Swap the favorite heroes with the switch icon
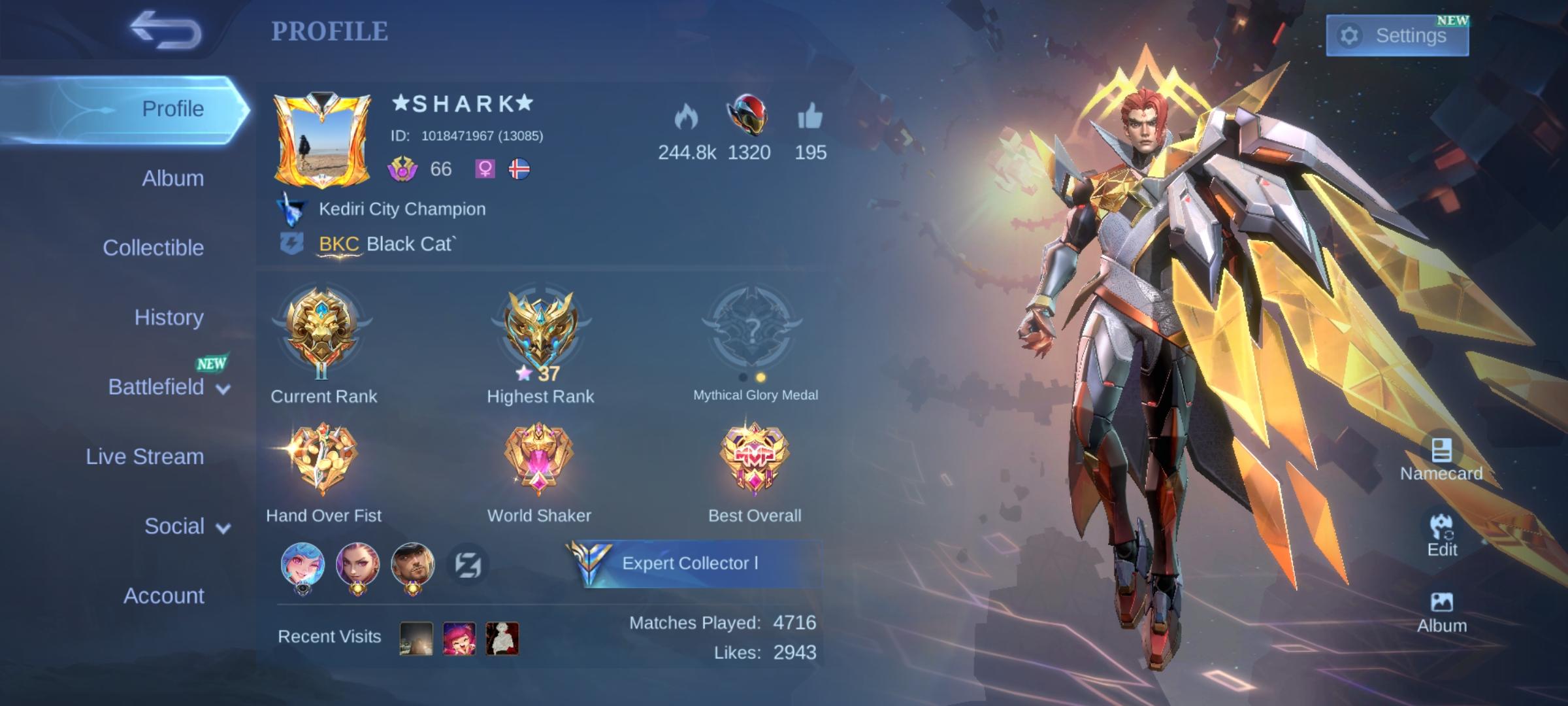This screenshot has width=1568, height=706. coord(468,565)
